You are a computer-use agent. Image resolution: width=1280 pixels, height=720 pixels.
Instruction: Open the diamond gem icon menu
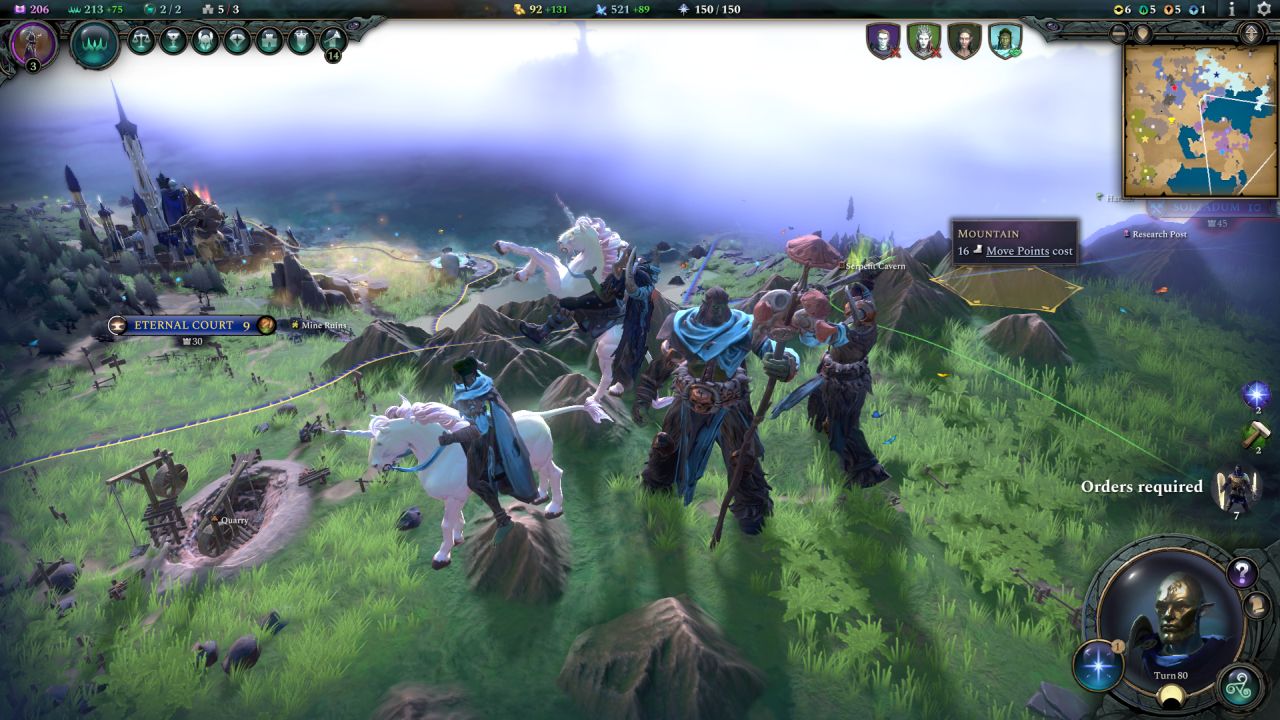click(x=237, y=41)
